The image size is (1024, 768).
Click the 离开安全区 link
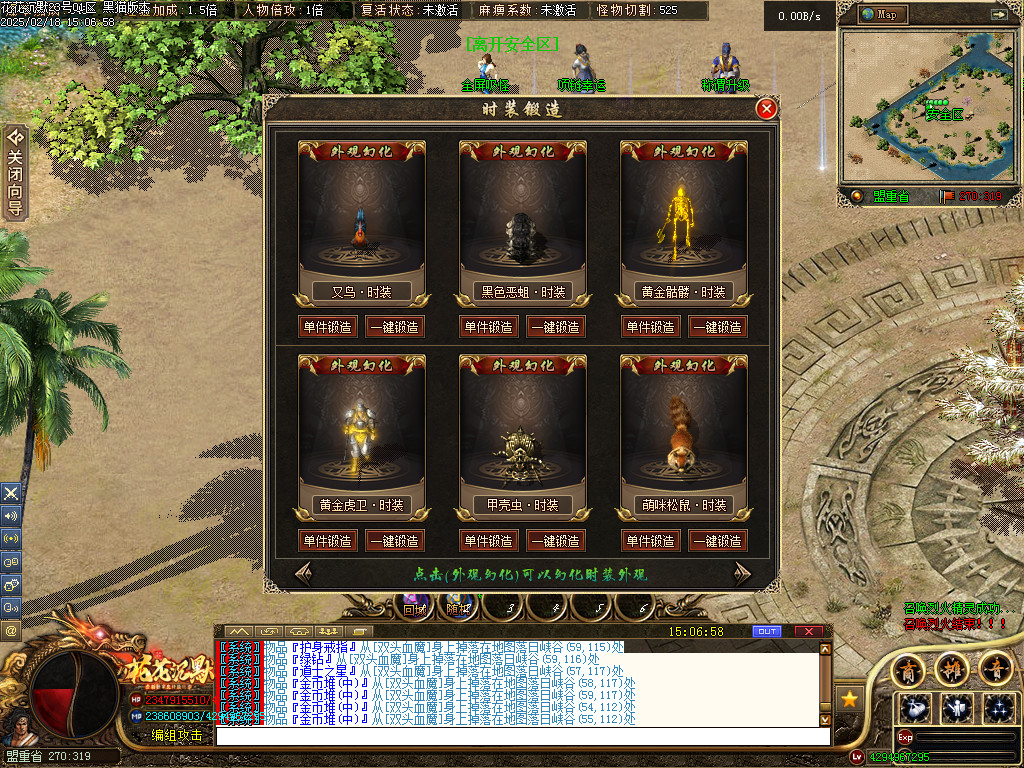[x=512, y=45]
